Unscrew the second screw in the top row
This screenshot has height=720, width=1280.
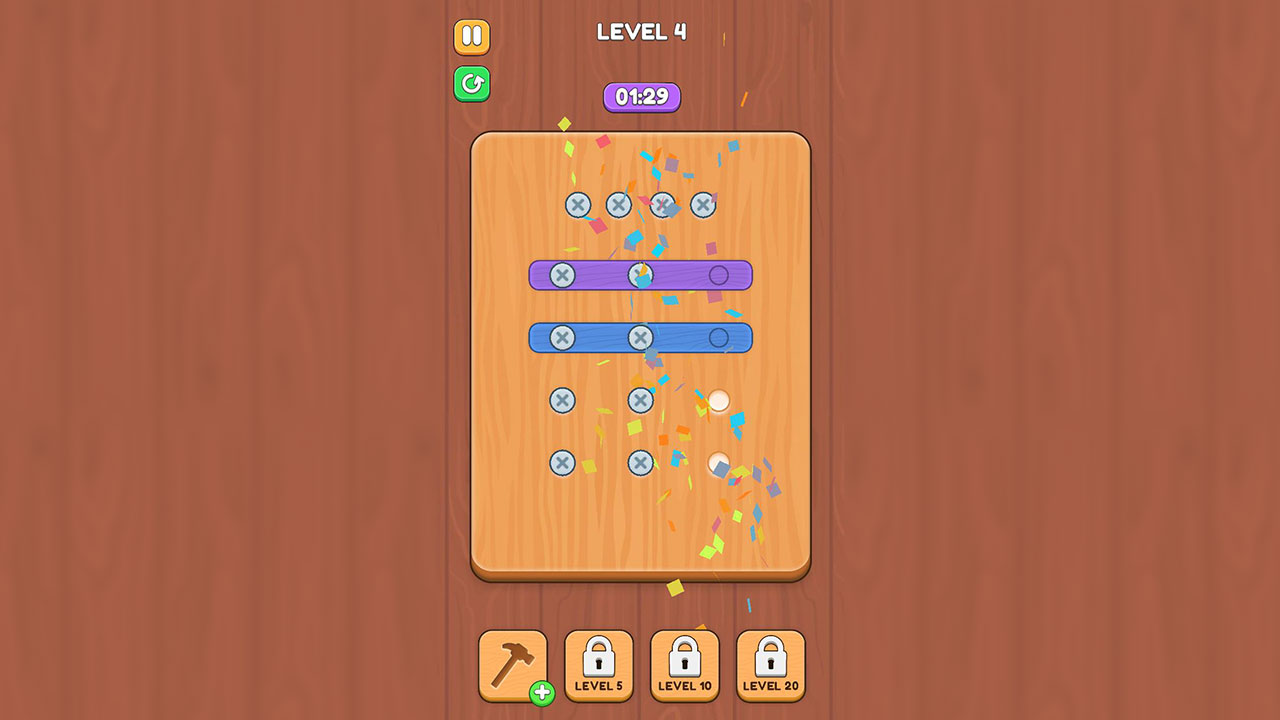point(618,204)
